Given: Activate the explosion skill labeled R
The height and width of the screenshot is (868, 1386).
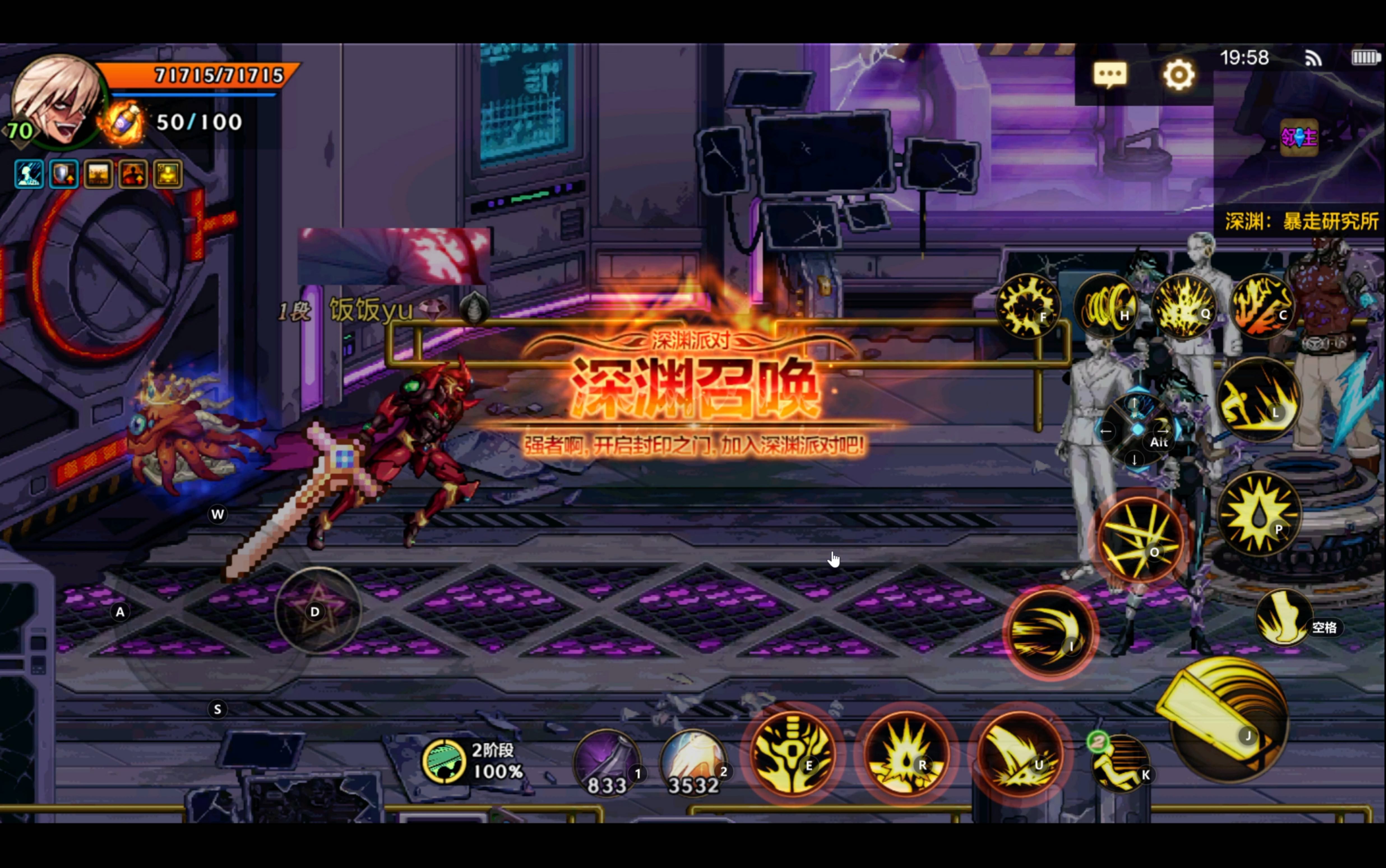Looking at the screenshot, I should [x=907, y=753].
